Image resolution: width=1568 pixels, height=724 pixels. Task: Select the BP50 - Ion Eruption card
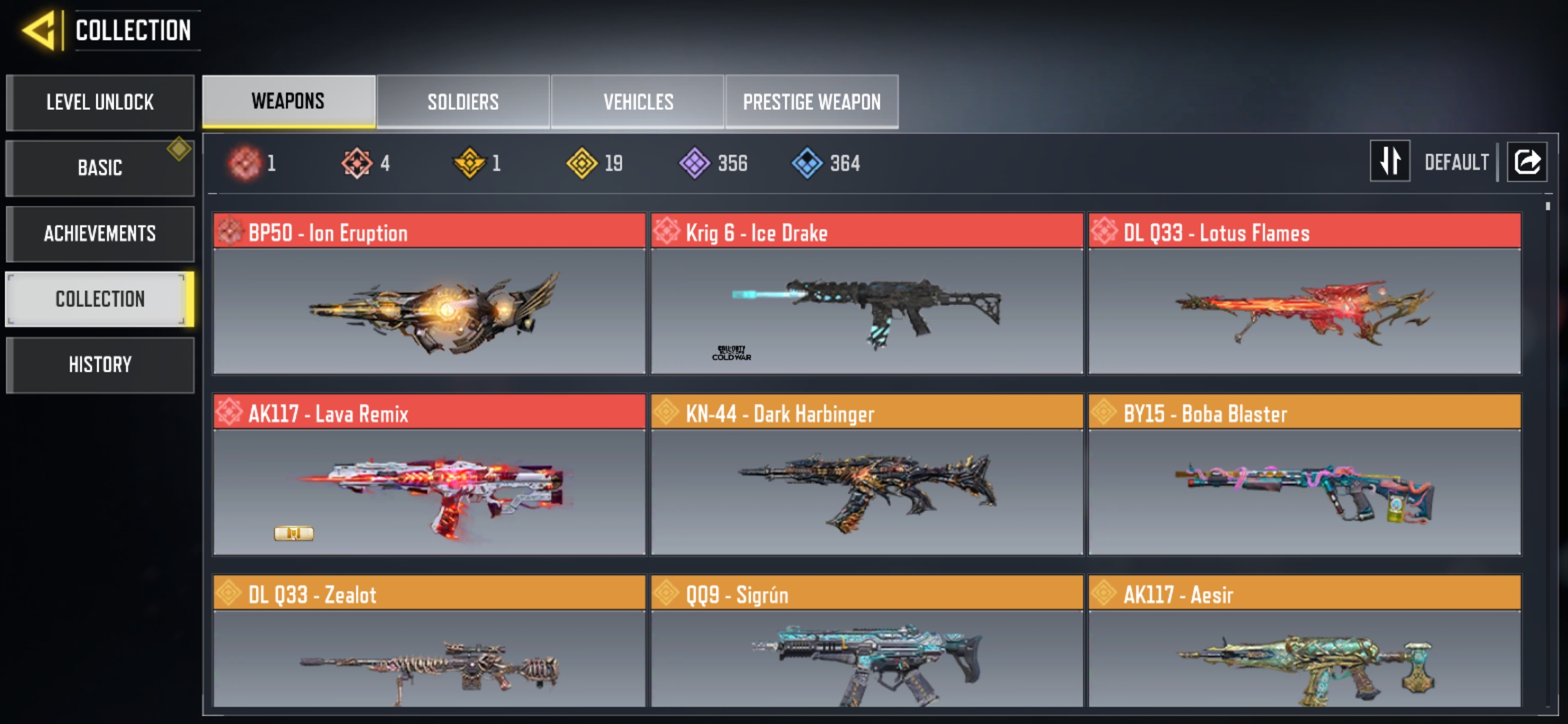429,294
